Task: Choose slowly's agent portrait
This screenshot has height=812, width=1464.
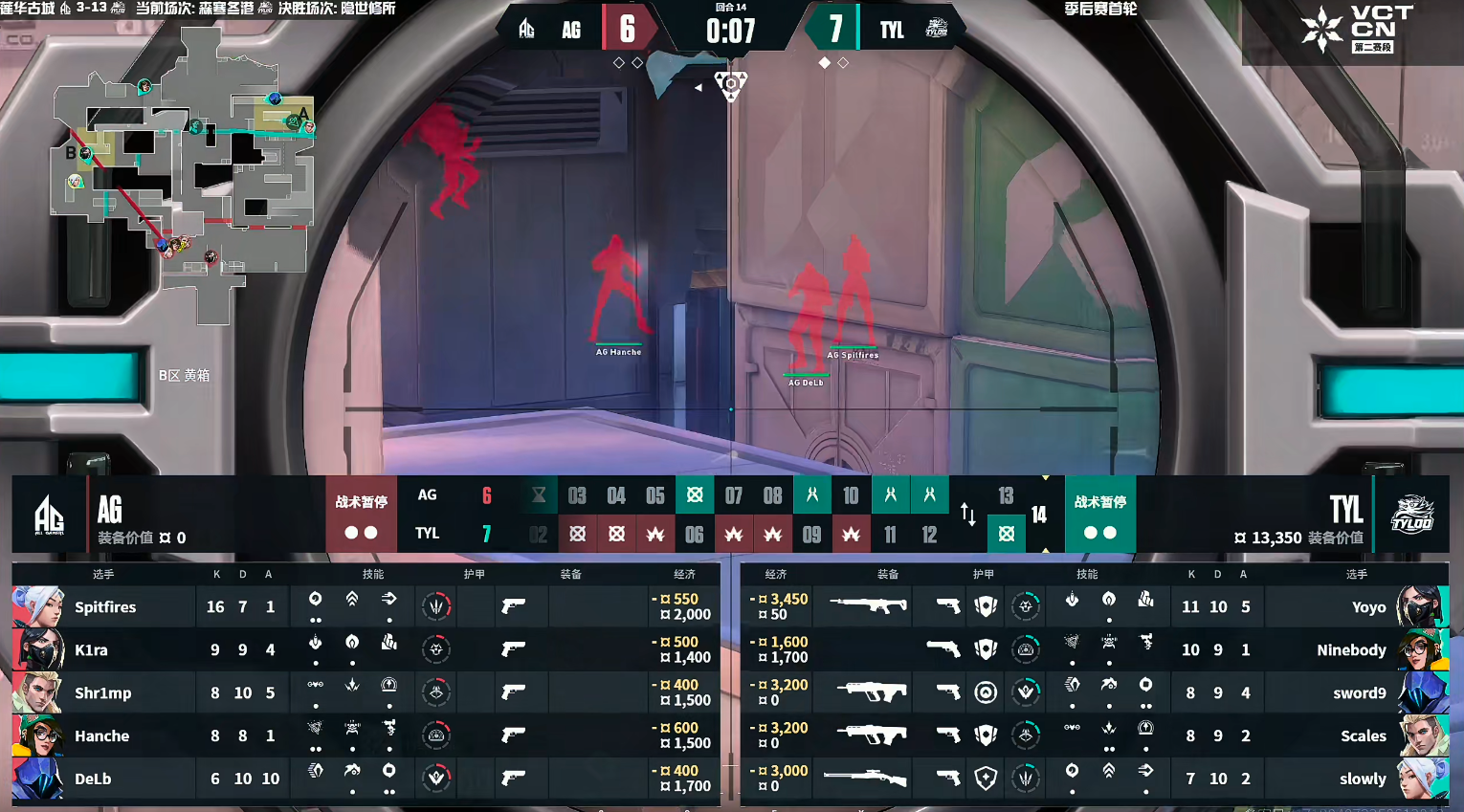Action: (1421, 779)
